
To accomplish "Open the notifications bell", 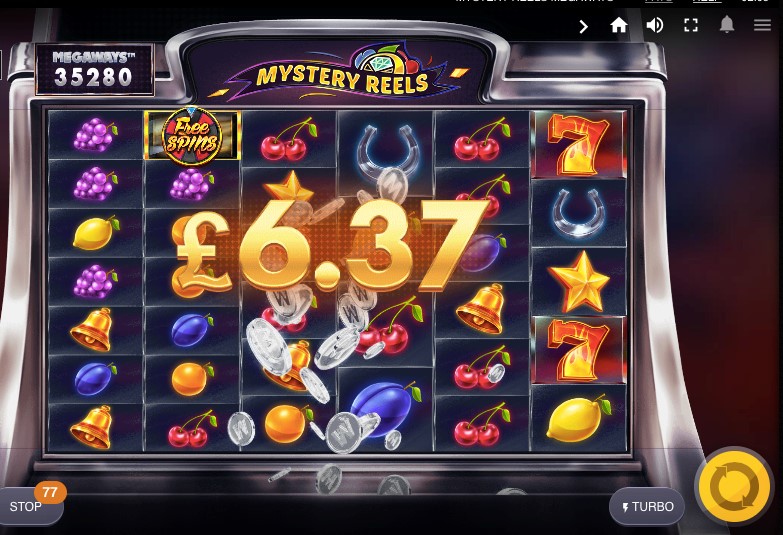I will click(x=727, y=26).
